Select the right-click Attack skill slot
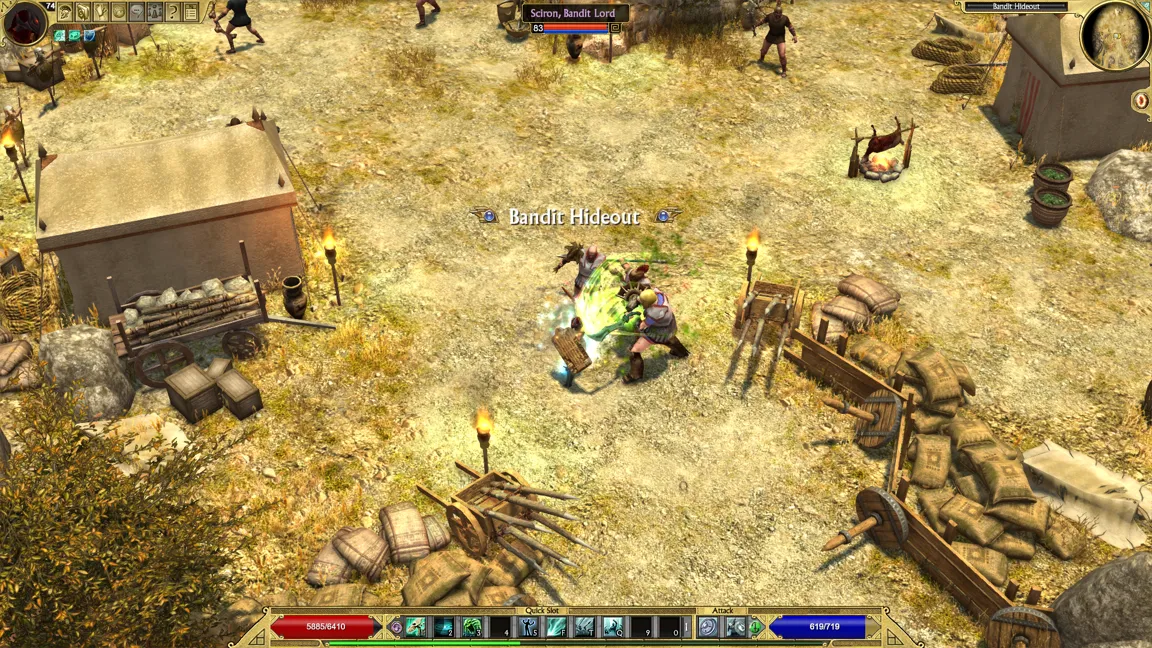The width and height of the screenshot is (1152, 648). [x=736, y=627]
